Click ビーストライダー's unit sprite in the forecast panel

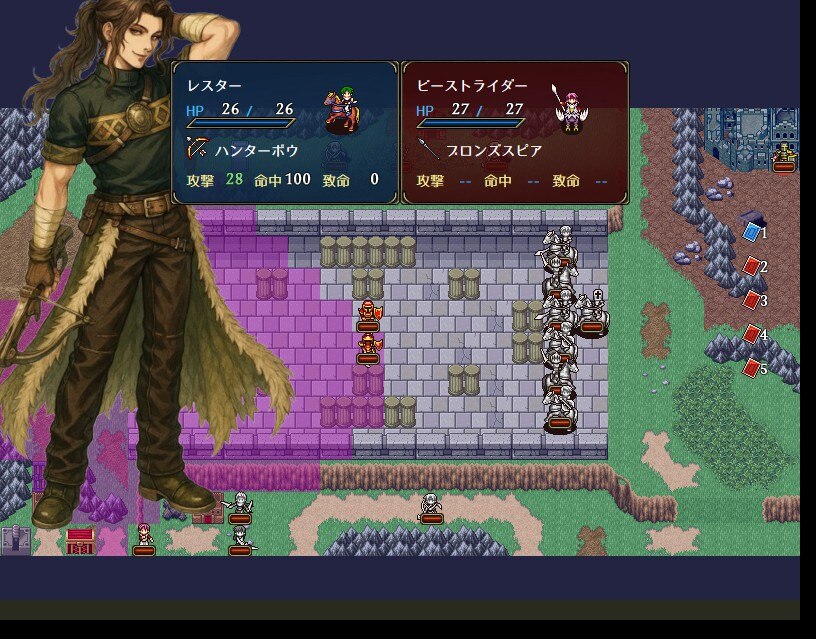(x=571, y=110)
